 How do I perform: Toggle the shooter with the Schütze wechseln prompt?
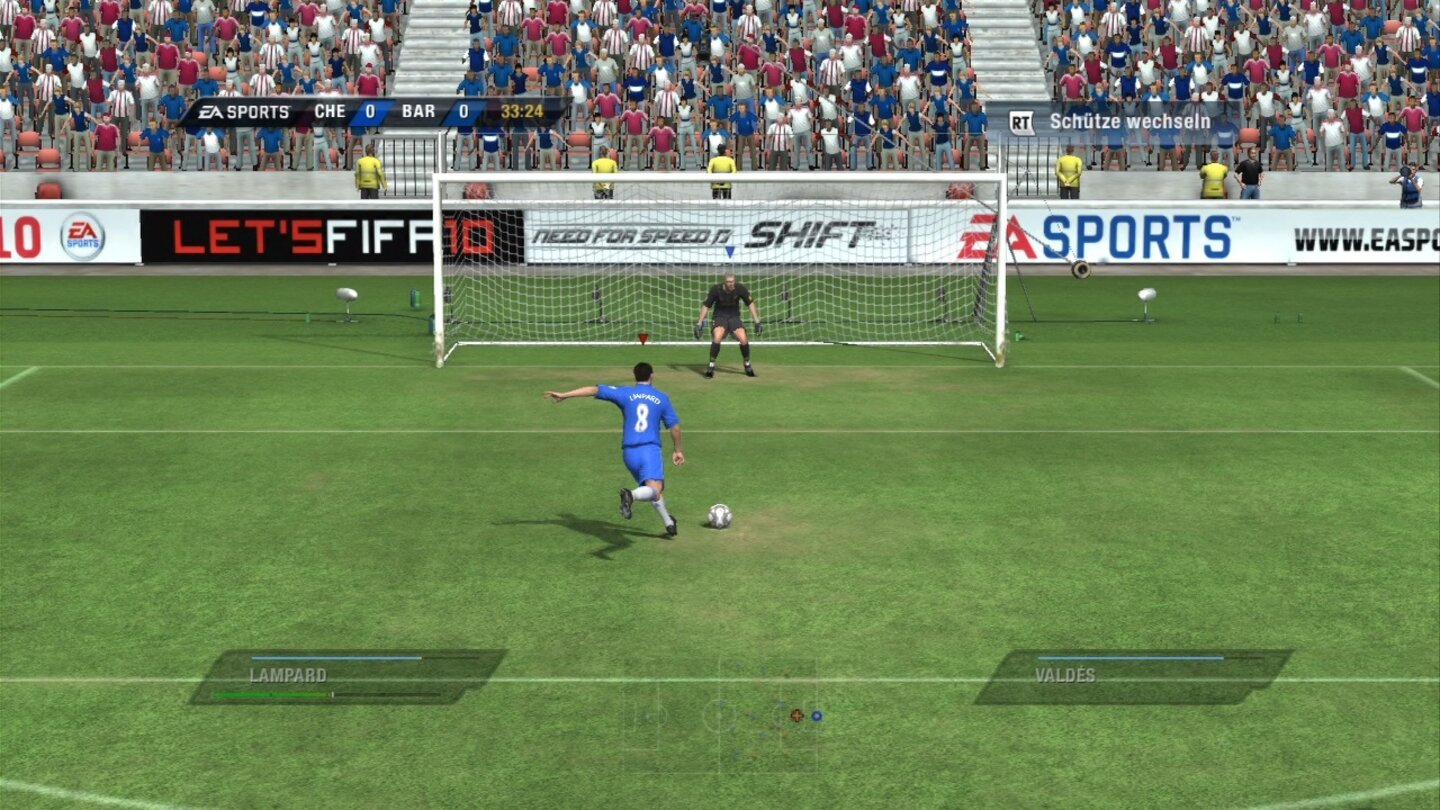tap(1128, 120)
